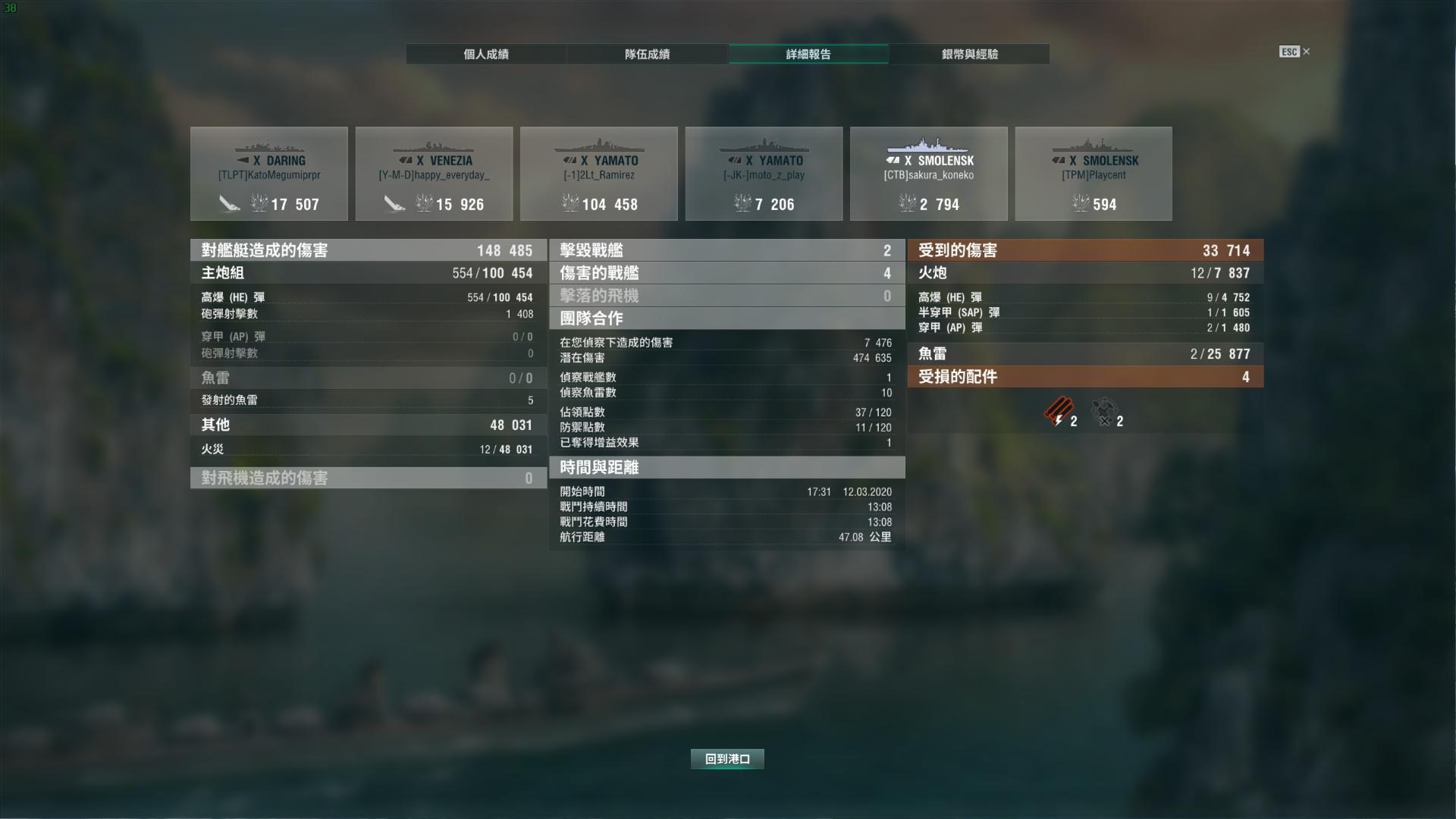Click the fire damage icon under damaged modules
The image size is (1456, 819).
coord(1059,413)
